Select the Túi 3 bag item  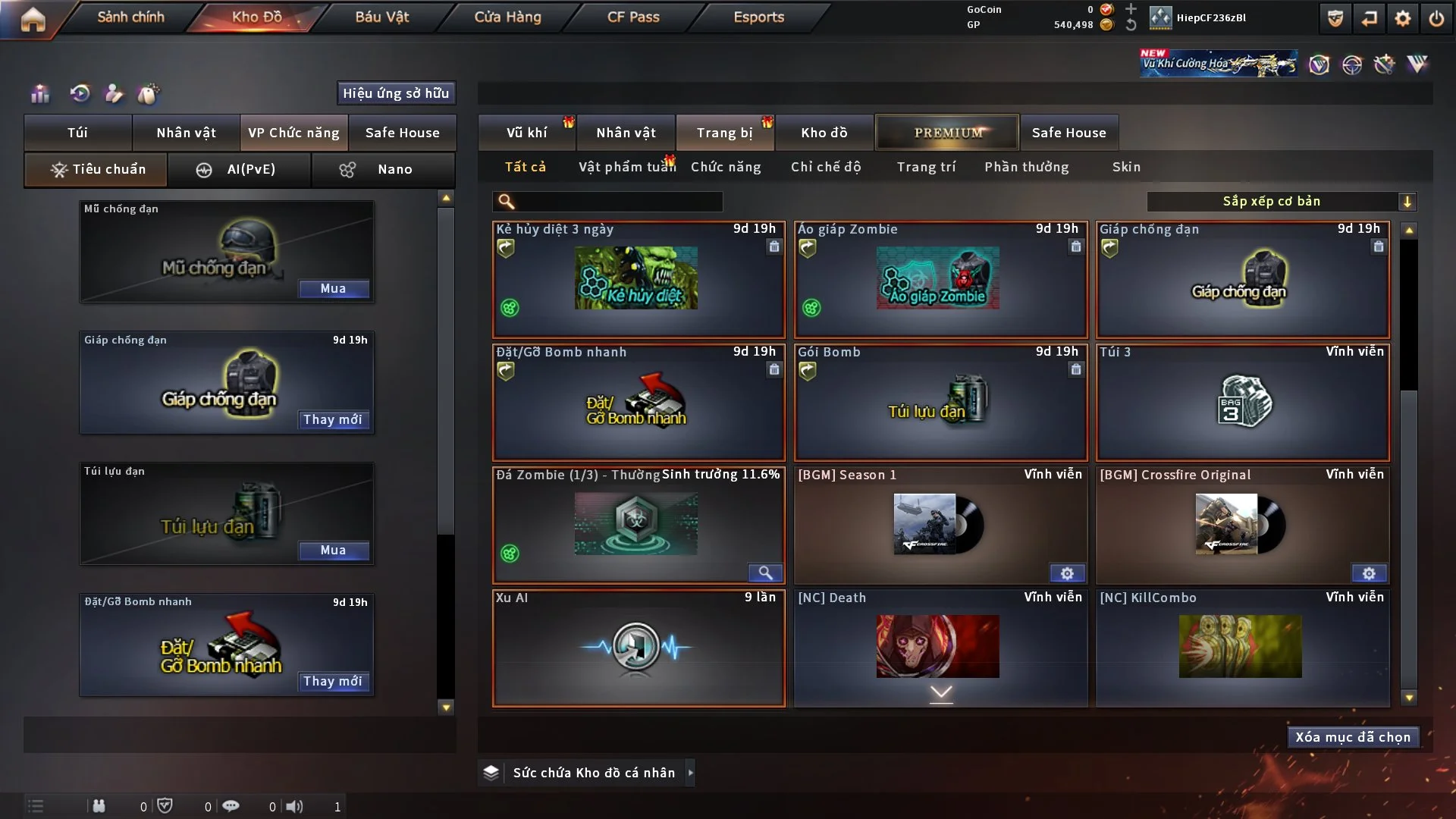click(x=1242, y=403)
